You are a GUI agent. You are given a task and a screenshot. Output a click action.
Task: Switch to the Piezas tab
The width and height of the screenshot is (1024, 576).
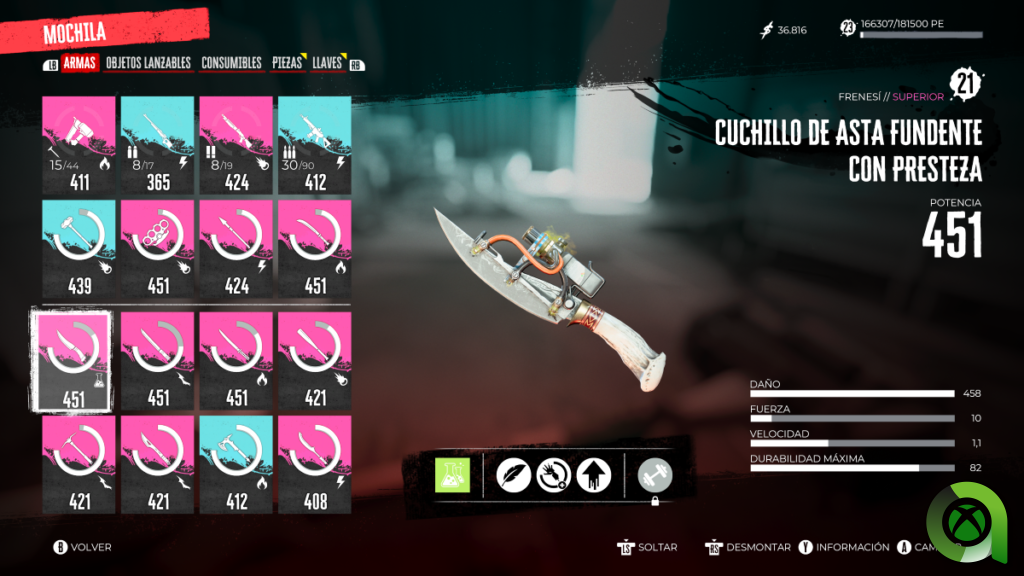(x=287, y=63)
